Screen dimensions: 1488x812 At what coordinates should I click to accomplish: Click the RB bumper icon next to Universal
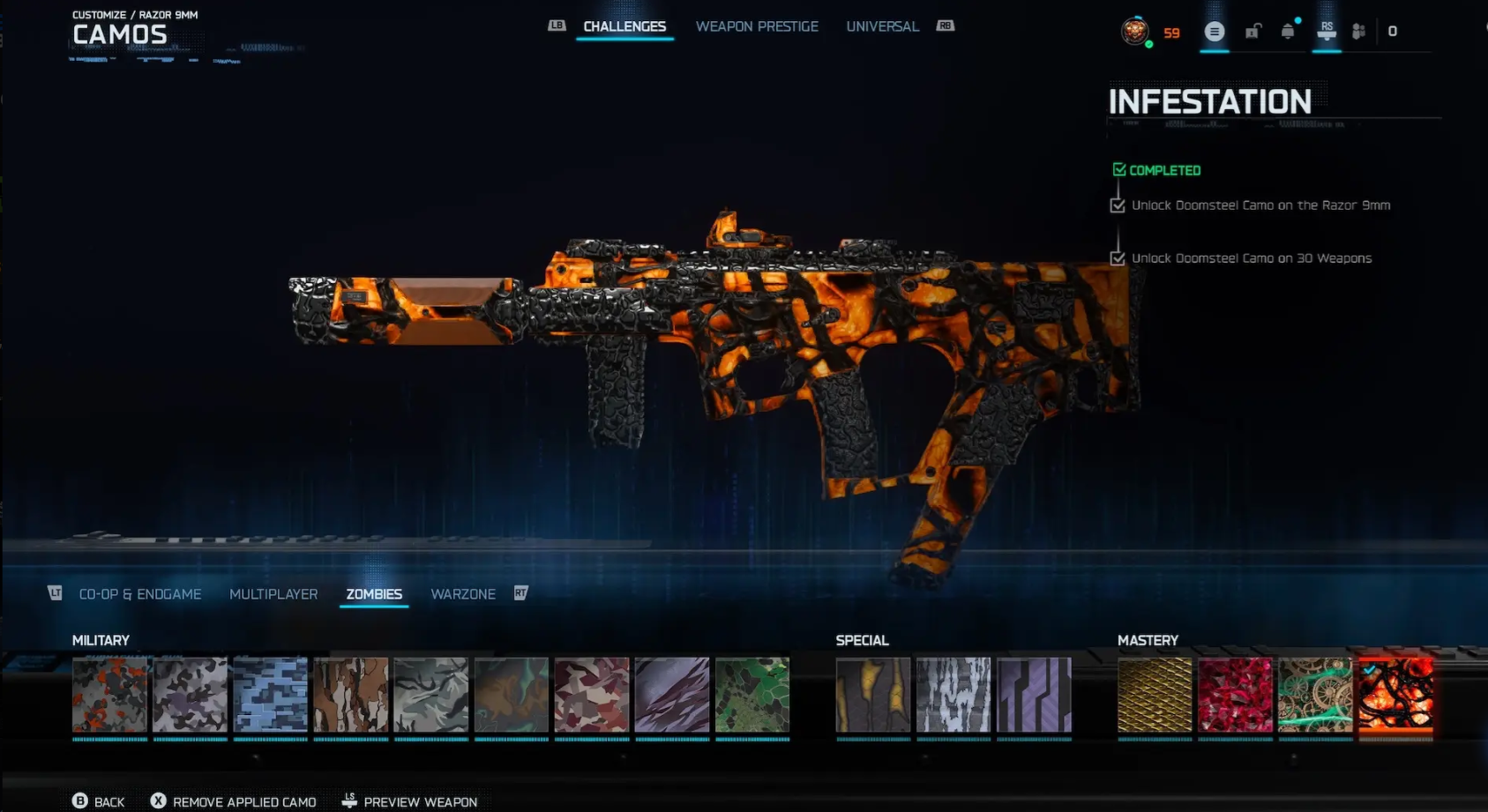click(x=944, y=26)
